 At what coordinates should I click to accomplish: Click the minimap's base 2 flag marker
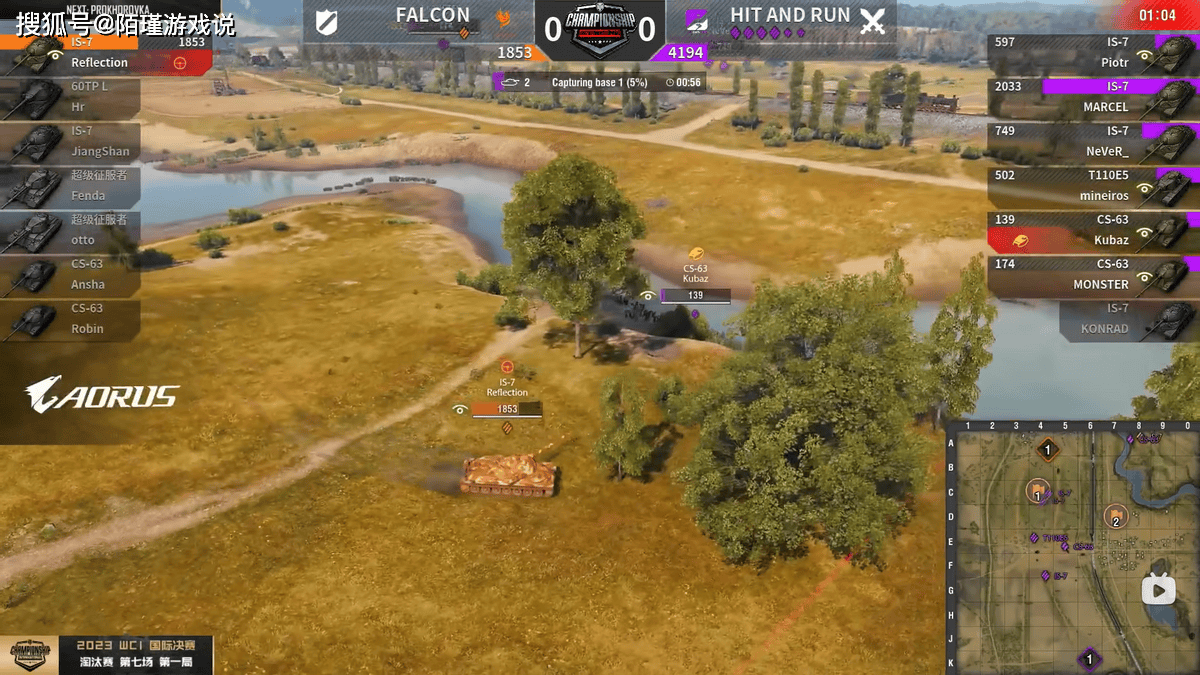1115,516
